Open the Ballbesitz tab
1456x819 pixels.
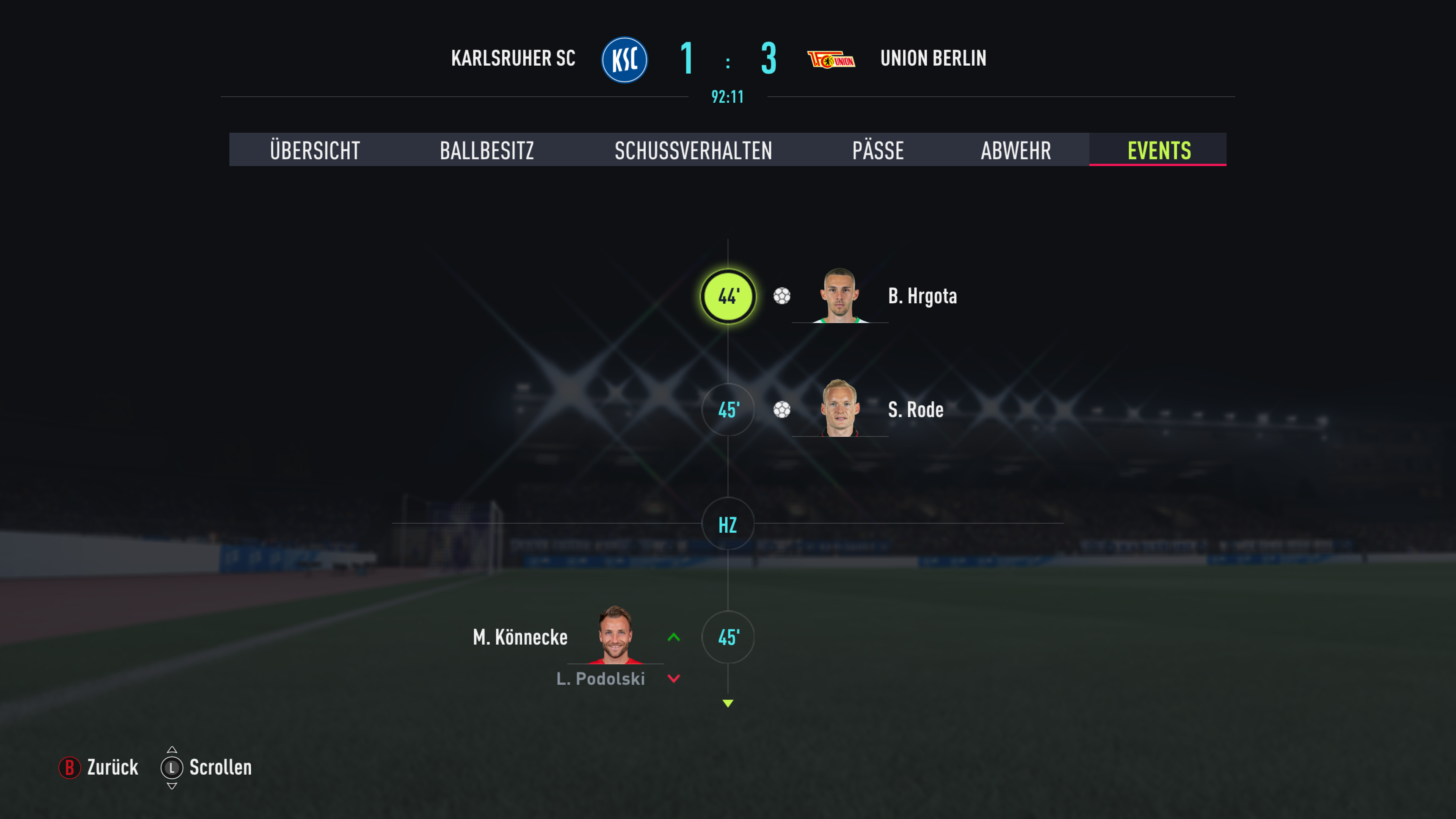click(486, 151)
